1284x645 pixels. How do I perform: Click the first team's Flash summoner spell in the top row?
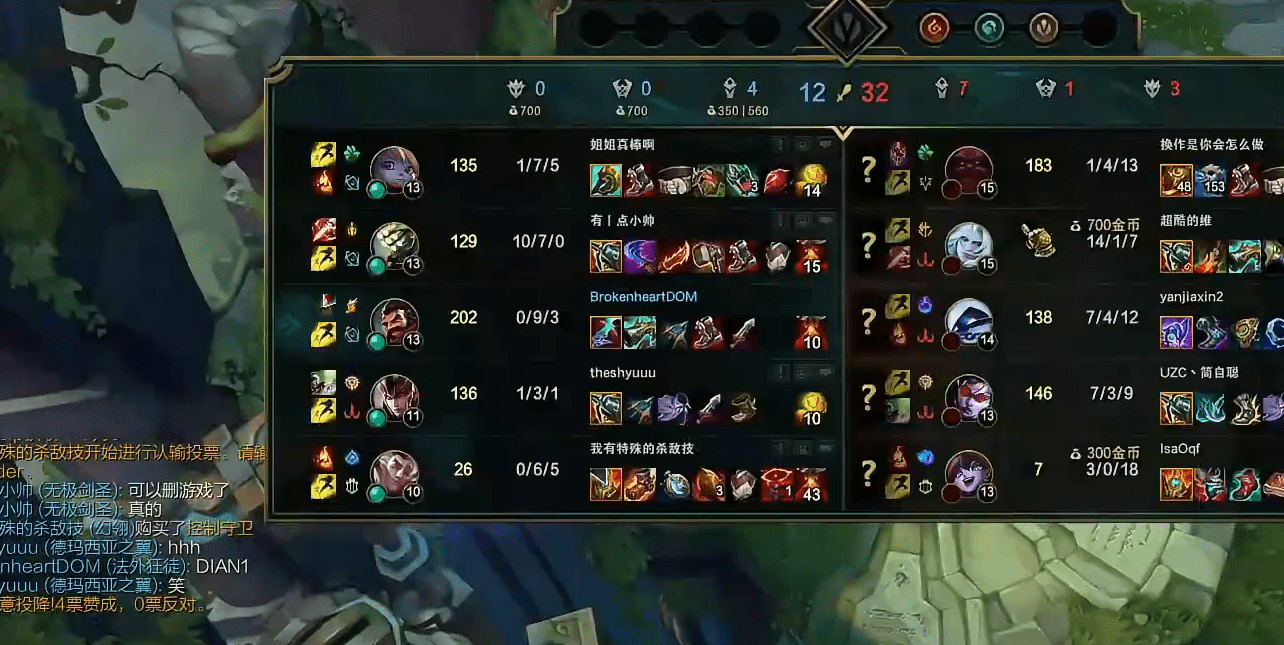[x=323, y=154]
